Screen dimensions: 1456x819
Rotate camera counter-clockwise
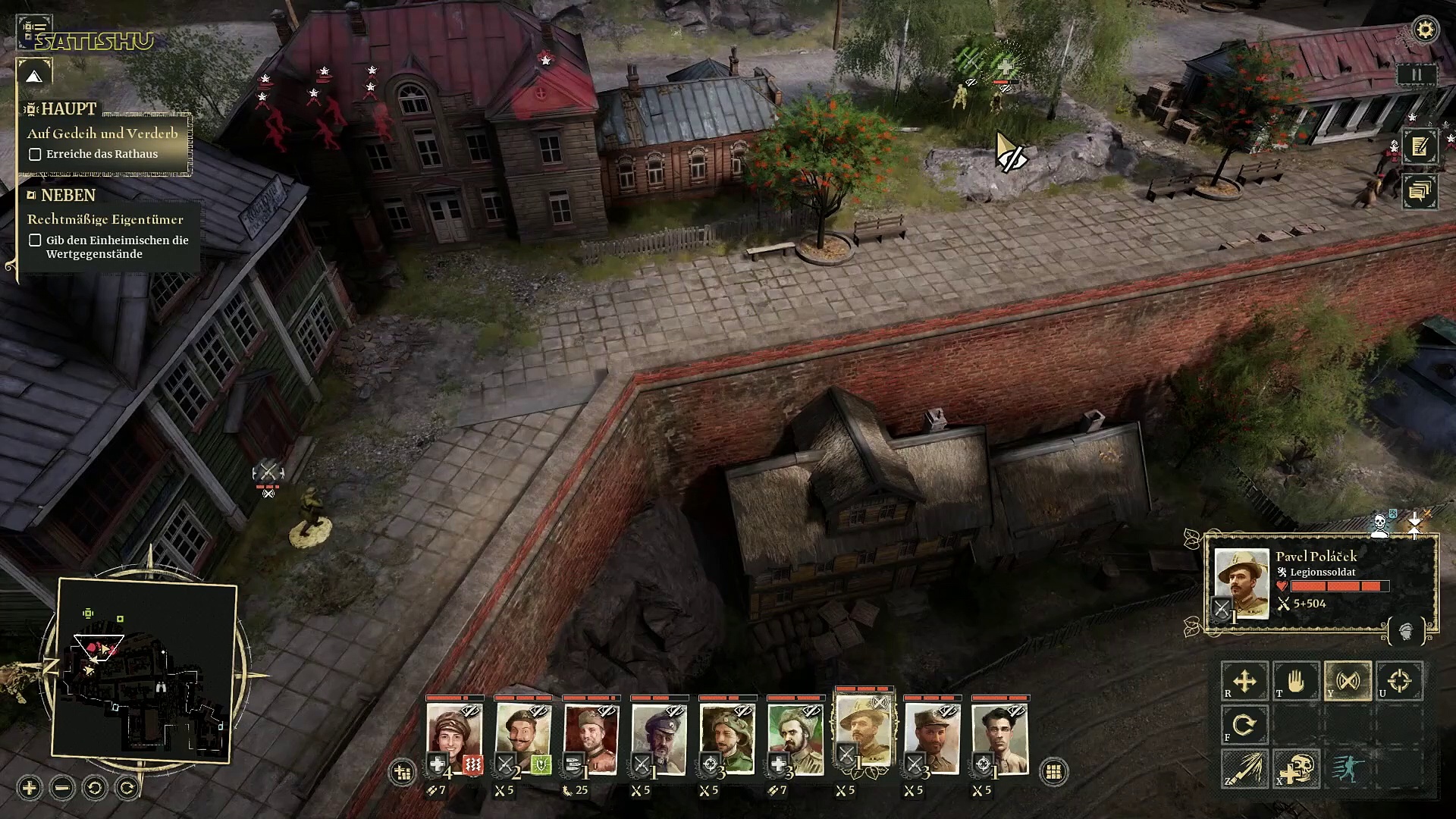(x=95, y=788)
